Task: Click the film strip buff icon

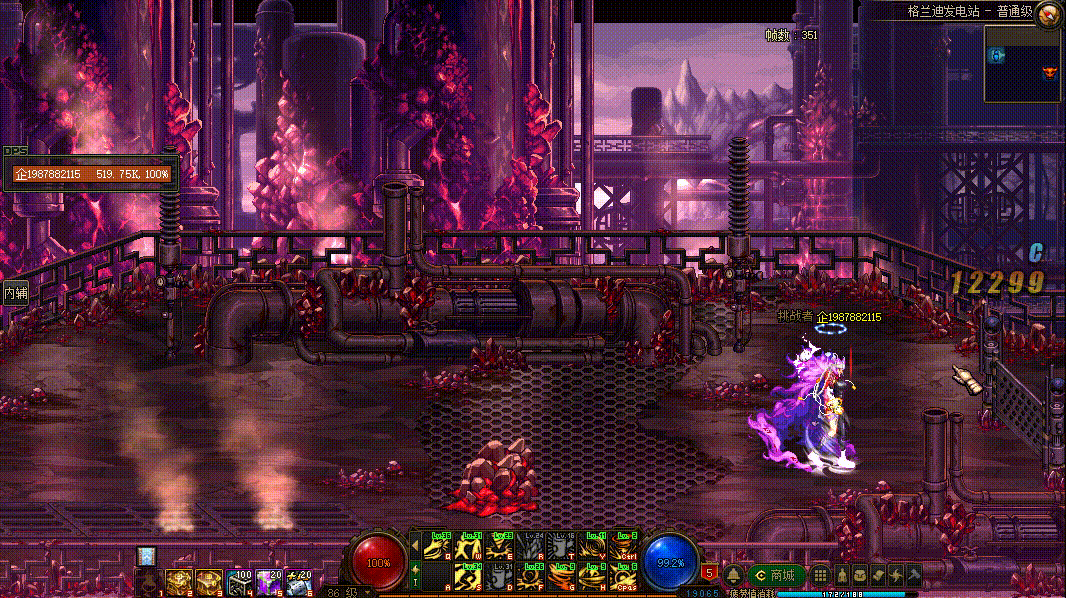Action: (x=146, y=556)
